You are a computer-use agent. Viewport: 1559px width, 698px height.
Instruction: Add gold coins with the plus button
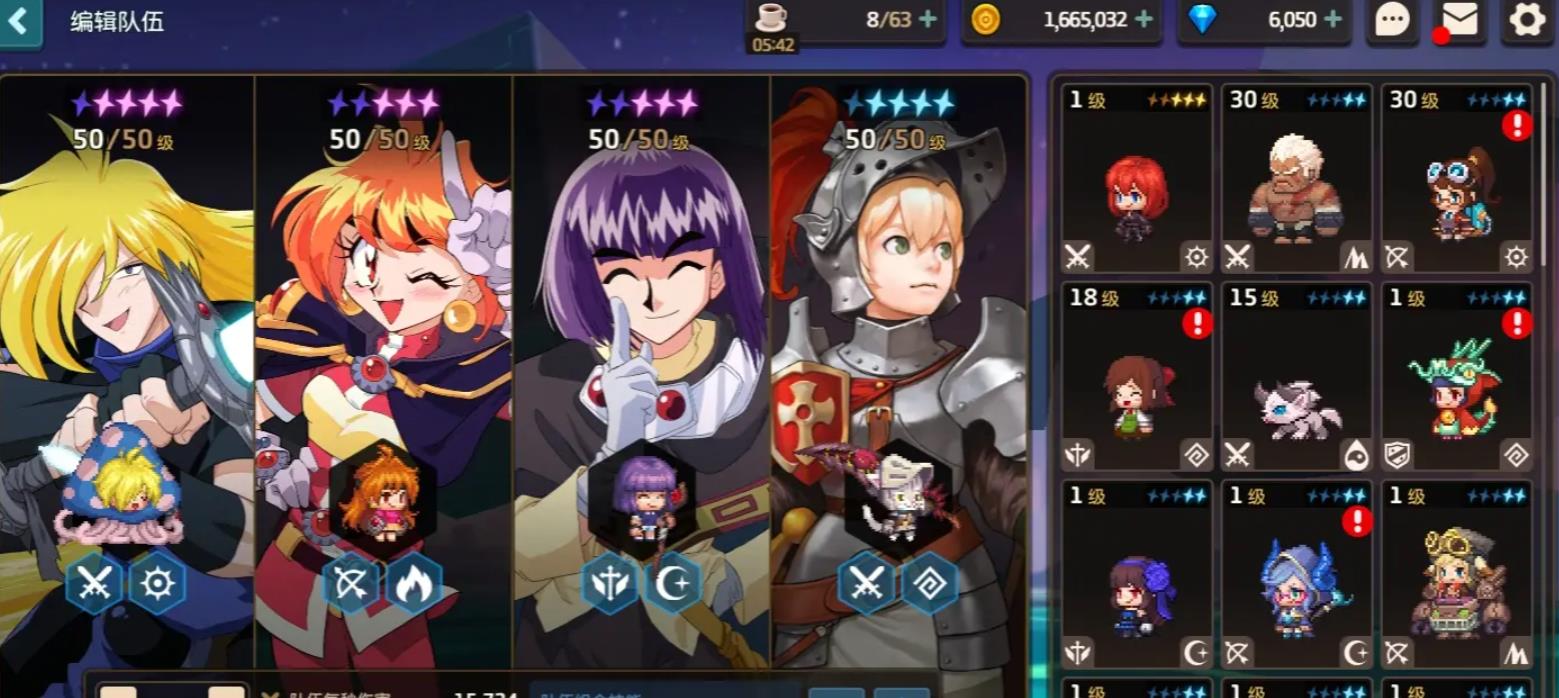point(1143,19)
